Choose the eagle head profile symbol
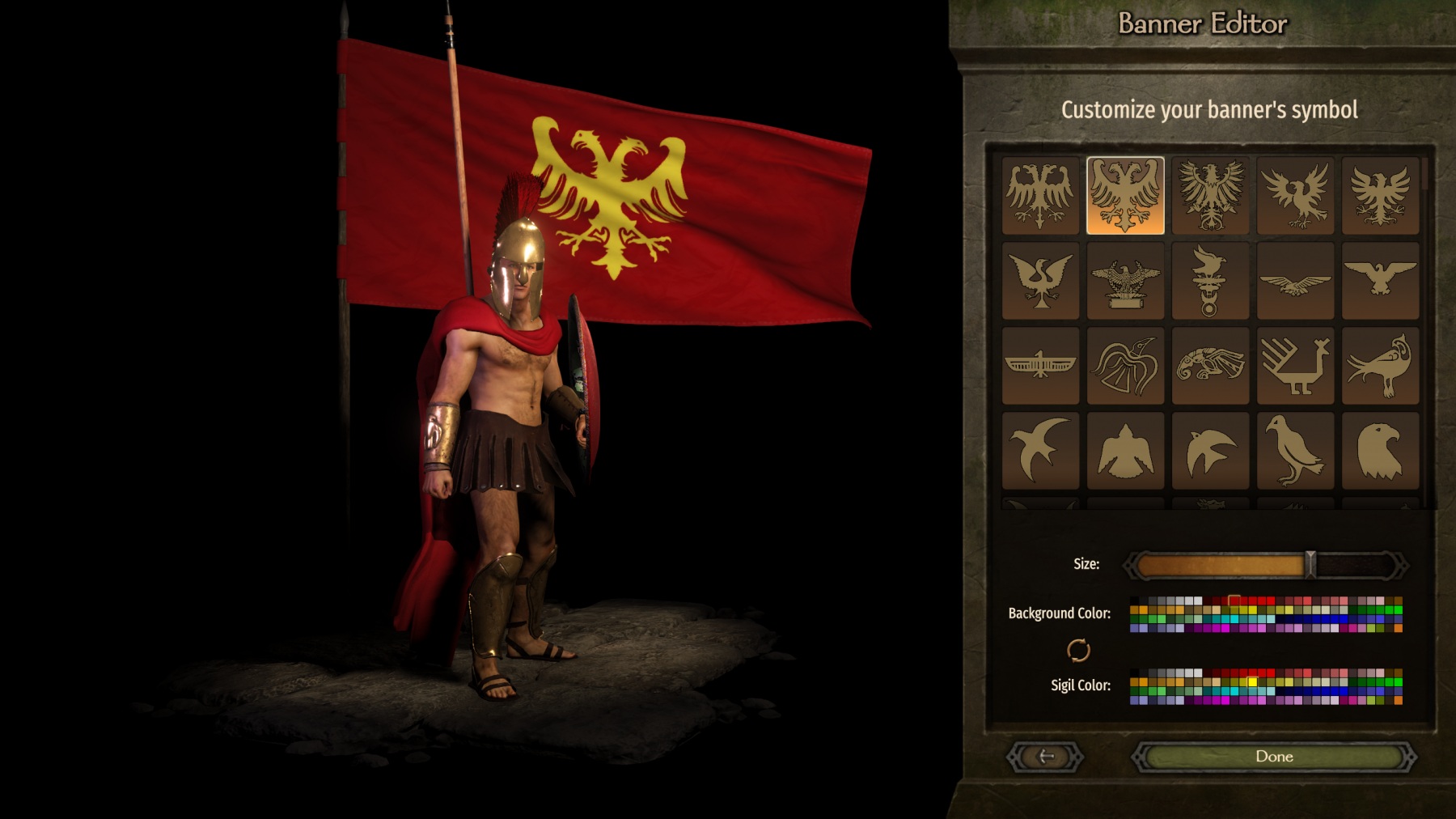This screenshot has height=819, width=1456. tap(1380, 450)
